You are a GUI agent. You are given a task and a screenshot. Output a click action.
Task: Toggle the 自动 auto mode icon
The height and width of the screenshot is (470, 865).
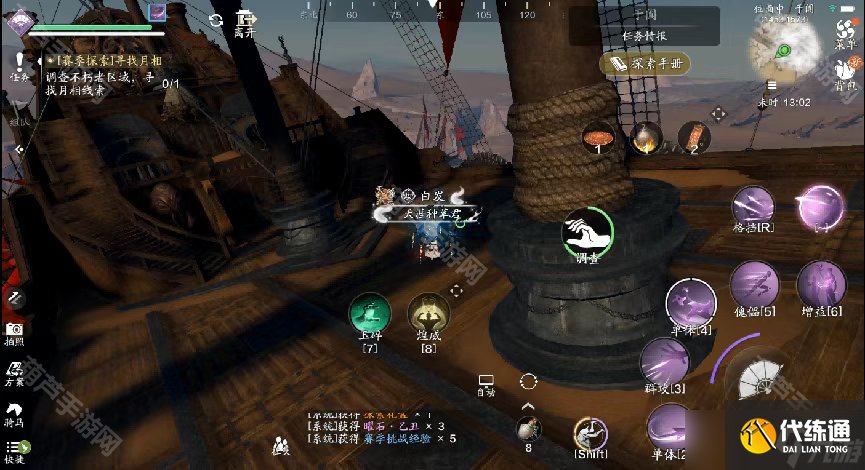click(x=486, y=384)
